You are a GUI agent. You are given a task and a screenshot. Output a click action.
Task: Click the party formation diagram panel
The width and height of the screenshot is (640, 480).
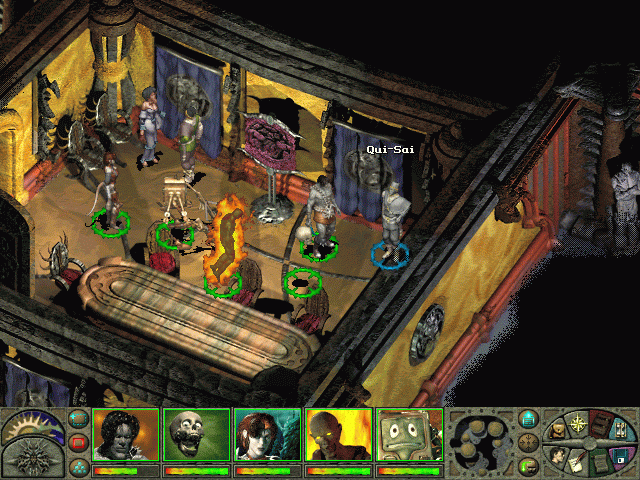pos(479,440)
